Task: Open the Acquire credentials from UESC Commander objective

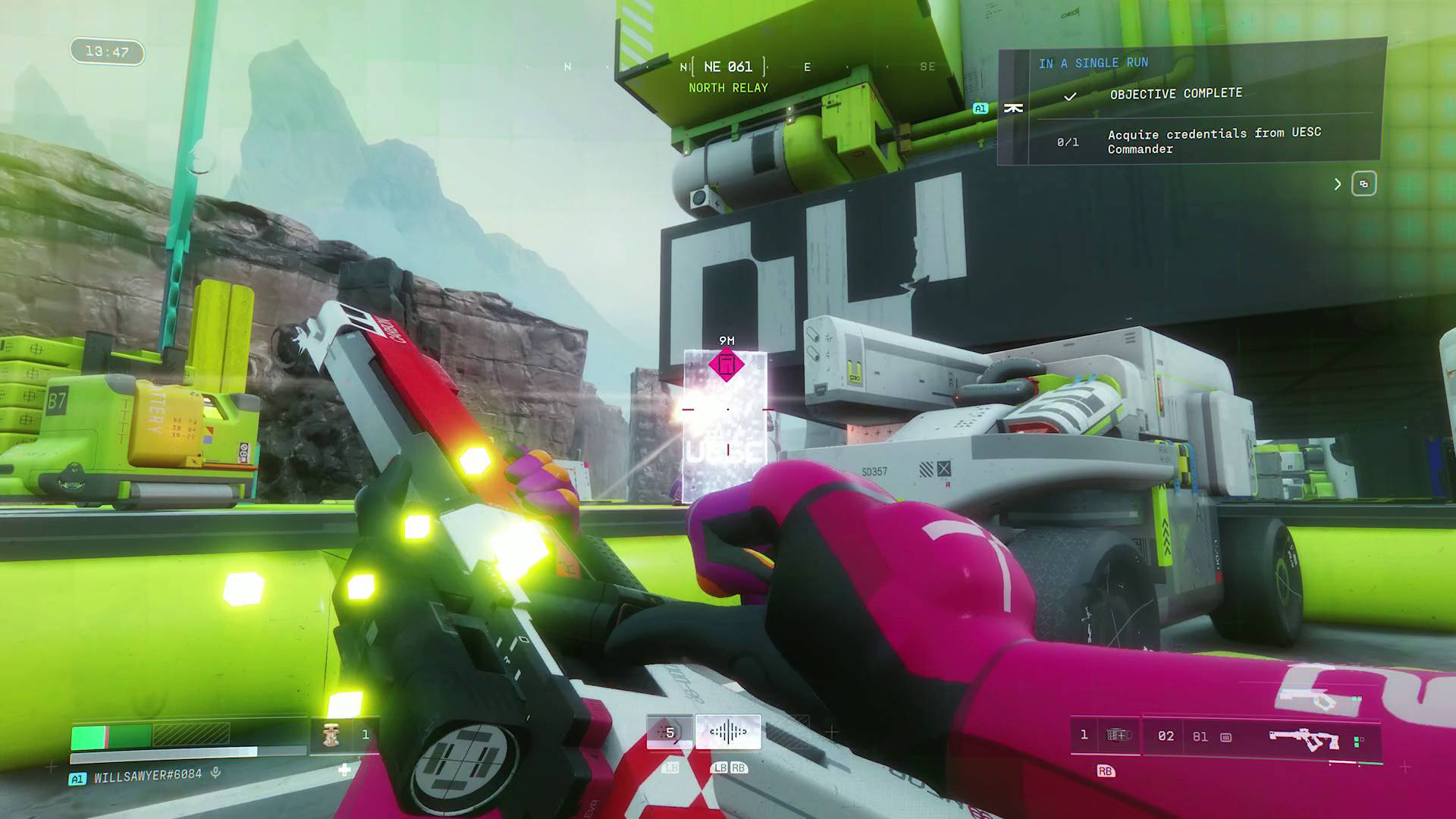Action: tap(1213, 141)
